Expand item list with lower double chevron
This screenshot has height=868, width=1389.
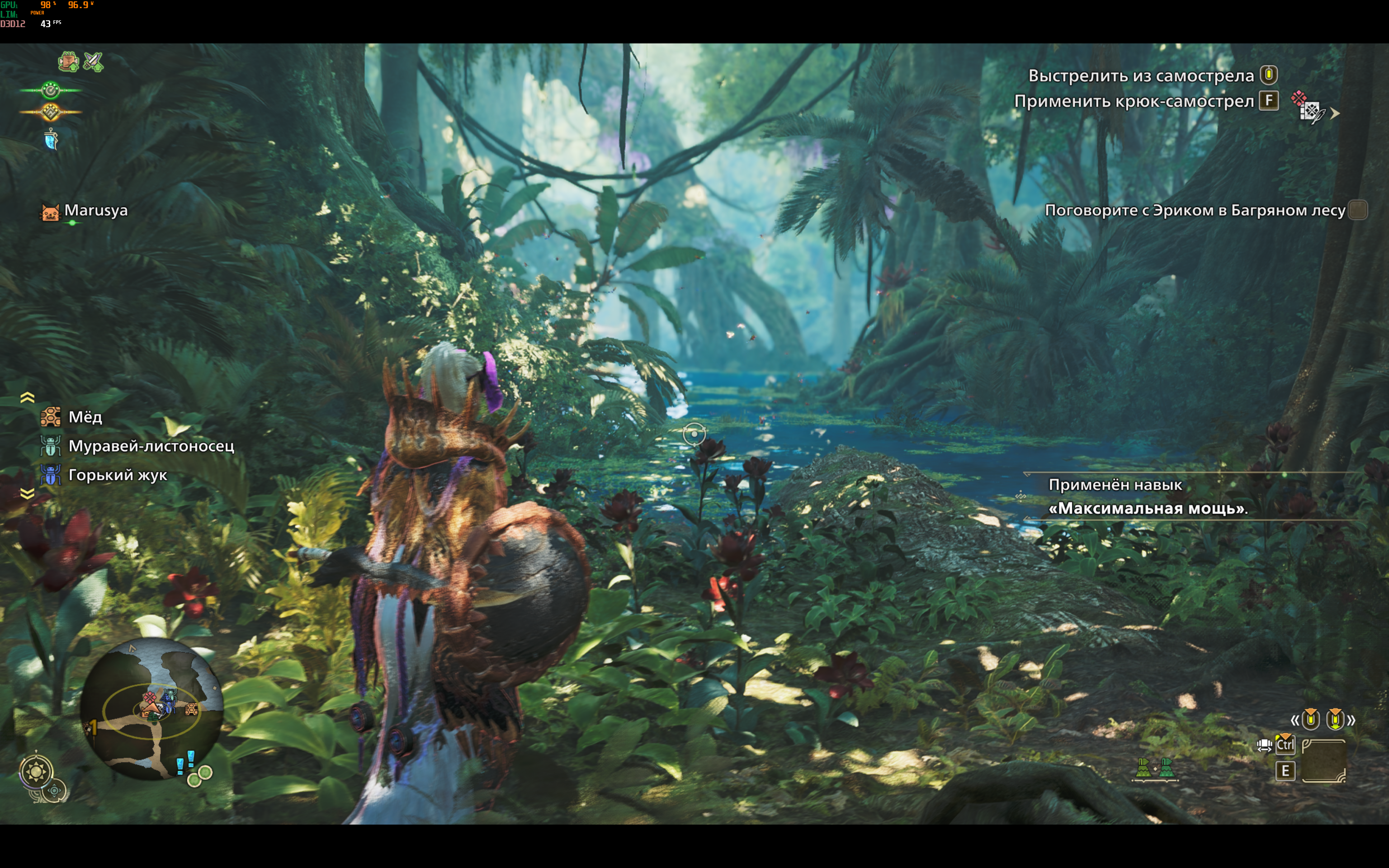coord(27,494)
